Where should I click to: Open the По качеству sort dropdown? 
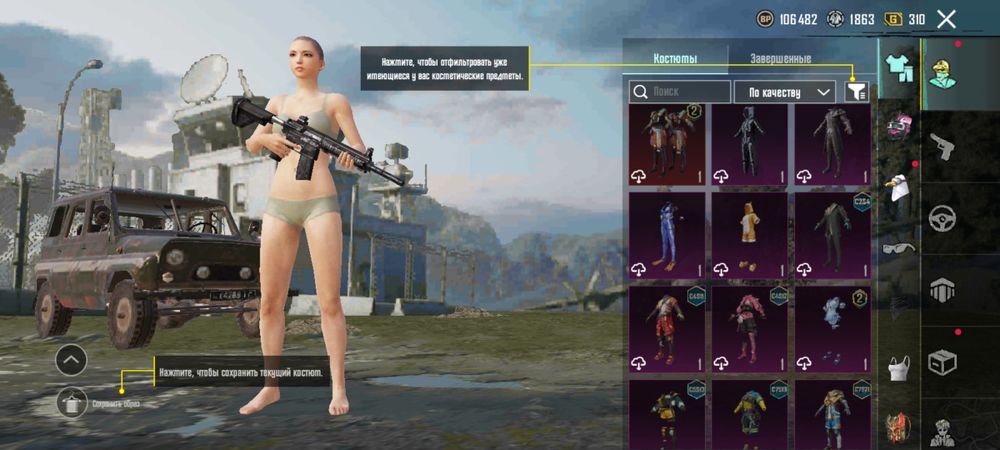(785, 92)
